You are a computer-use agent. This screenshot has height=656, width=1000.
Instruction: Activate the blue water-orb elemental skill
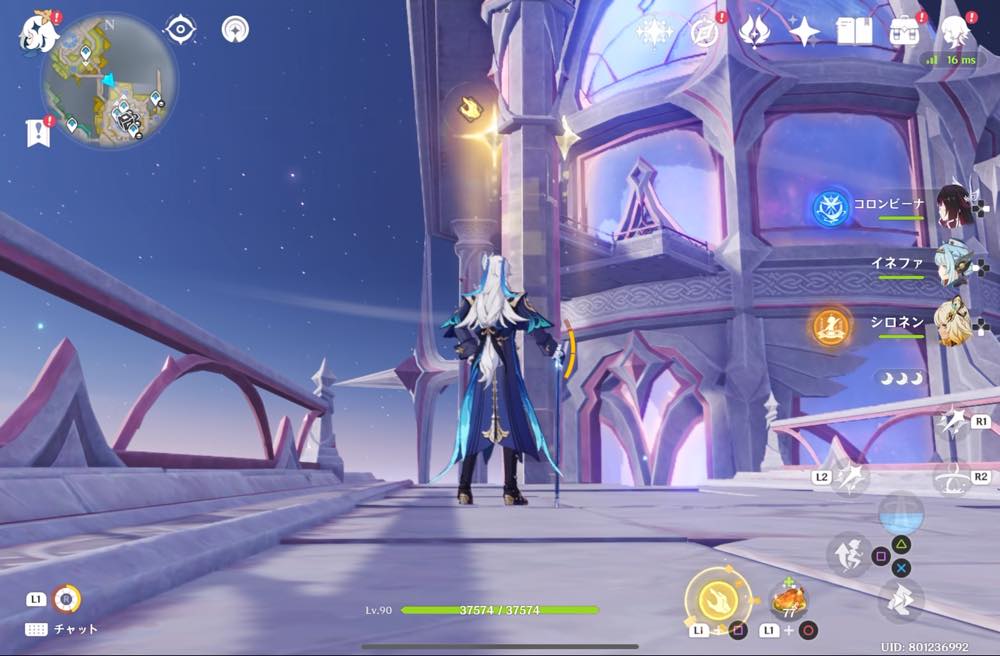tap(900, 513)
